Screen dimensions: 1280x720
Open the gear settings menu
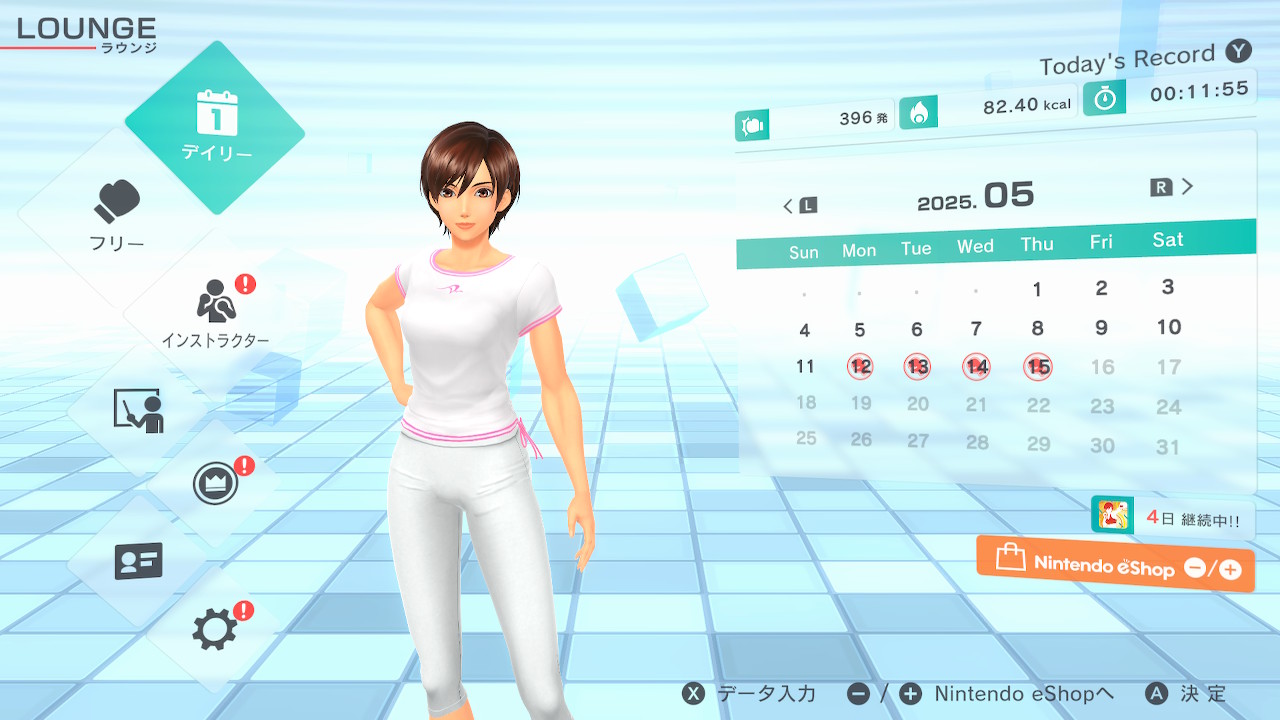tap(215, 629)
